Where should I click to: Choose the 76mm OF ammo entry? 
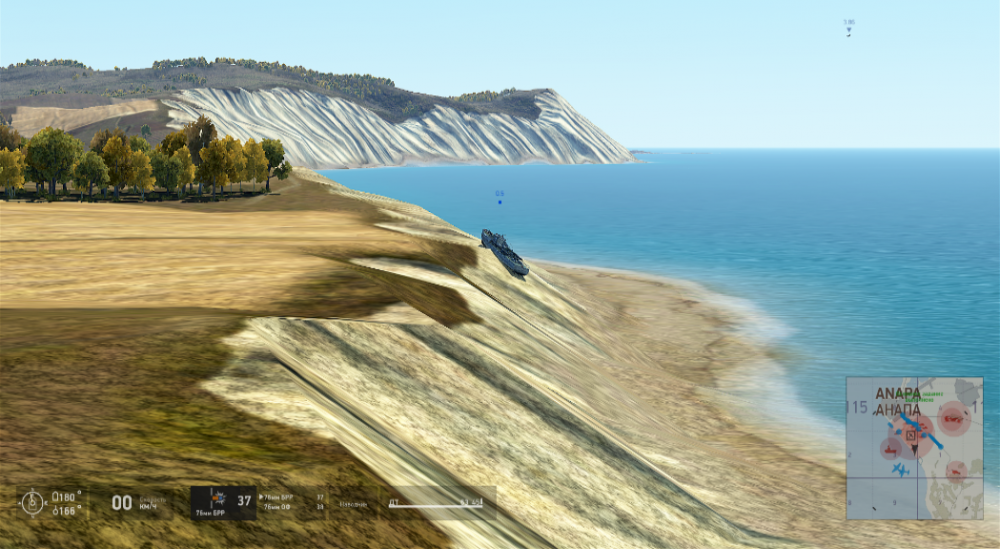(278, 508)
